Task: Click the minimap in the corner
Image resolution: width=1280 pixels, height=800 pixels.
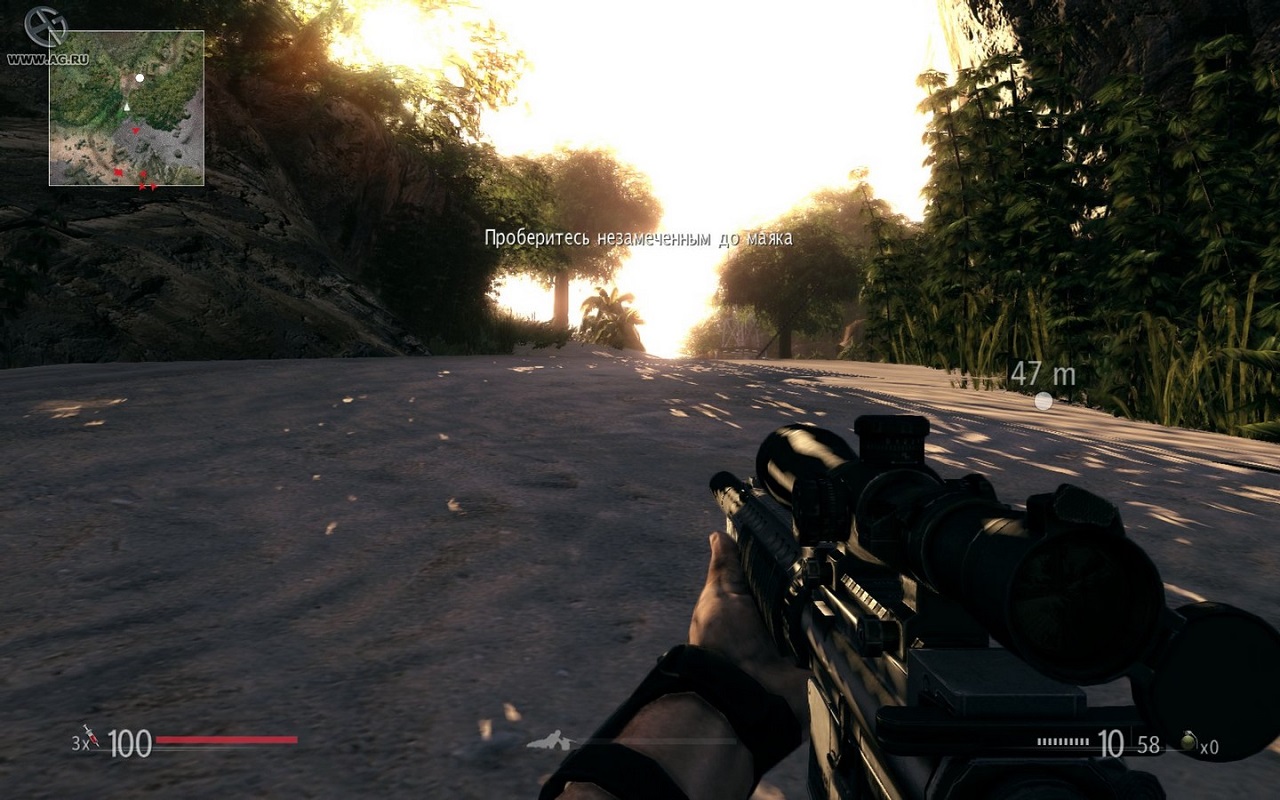Action: tap(127, 108)
